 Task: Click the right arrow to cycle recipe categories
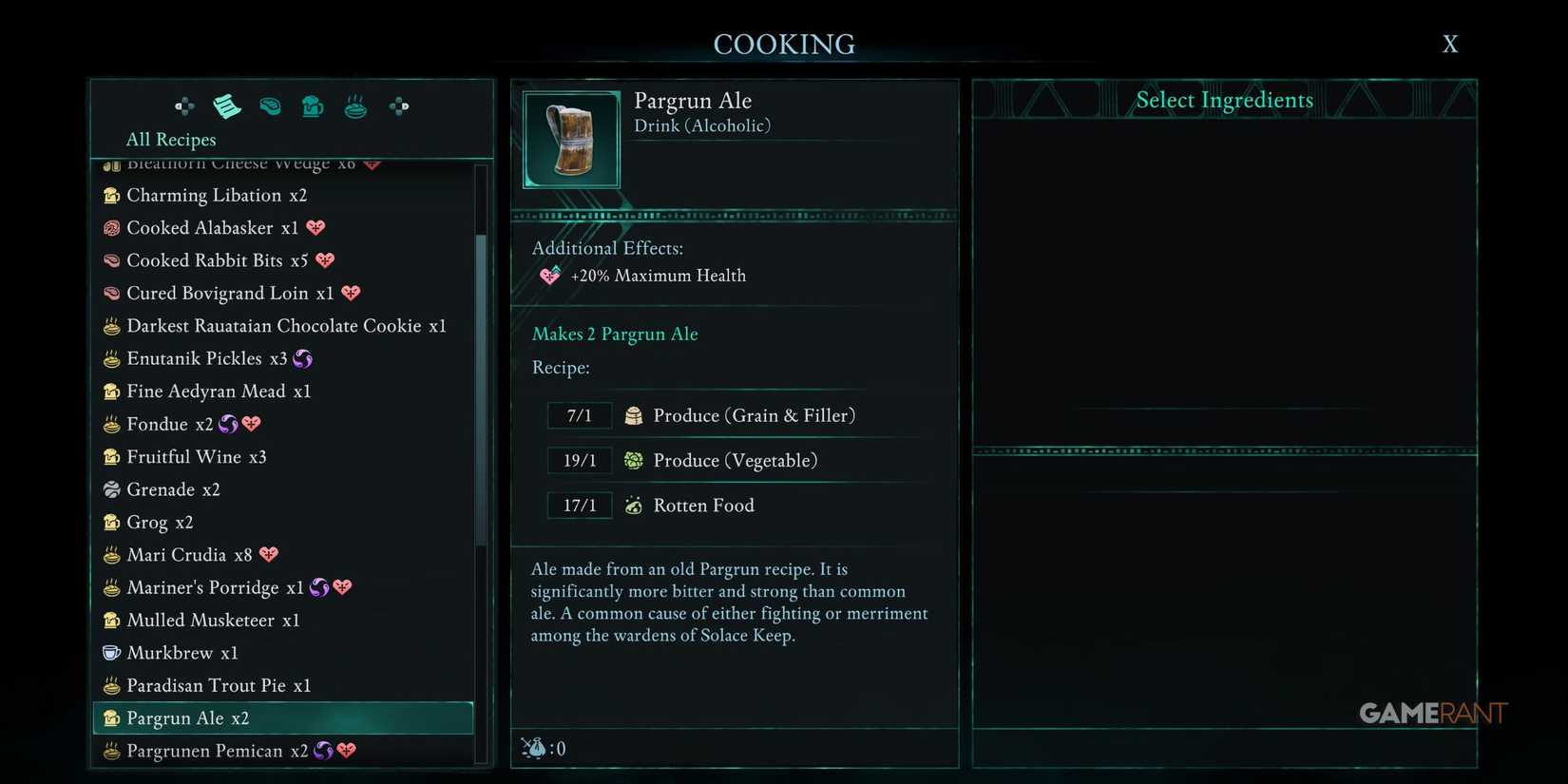pos(398,106)
